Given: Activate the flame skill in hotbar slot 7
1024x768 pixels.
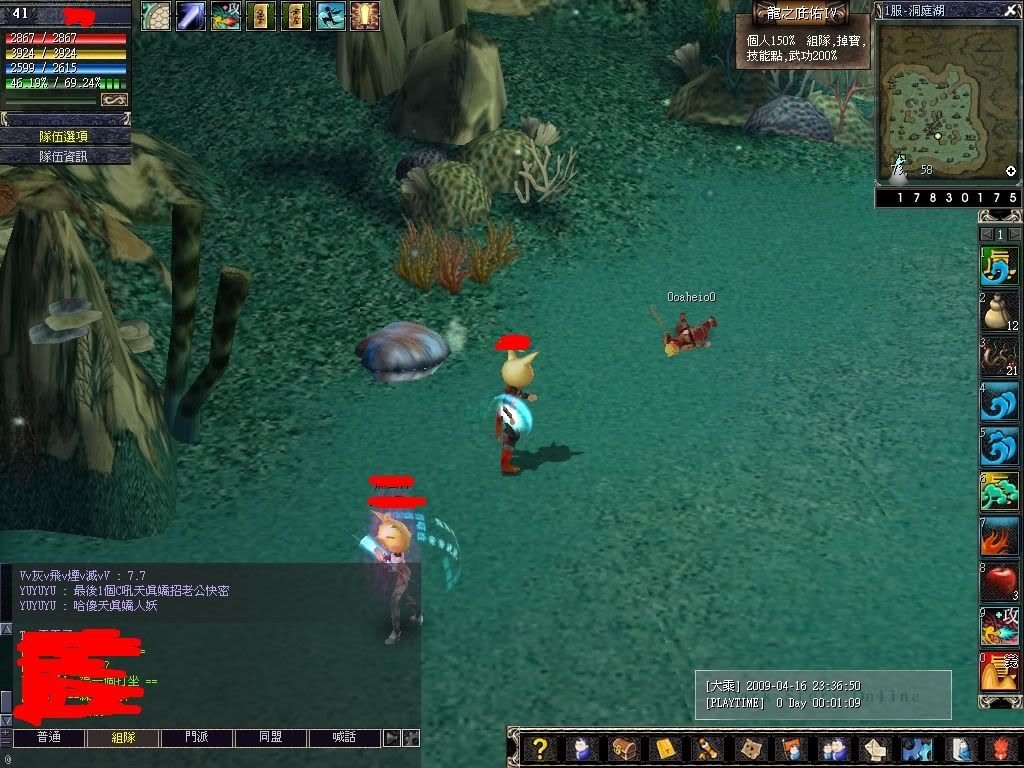Looking at the screenshot, I should [999, 537].
